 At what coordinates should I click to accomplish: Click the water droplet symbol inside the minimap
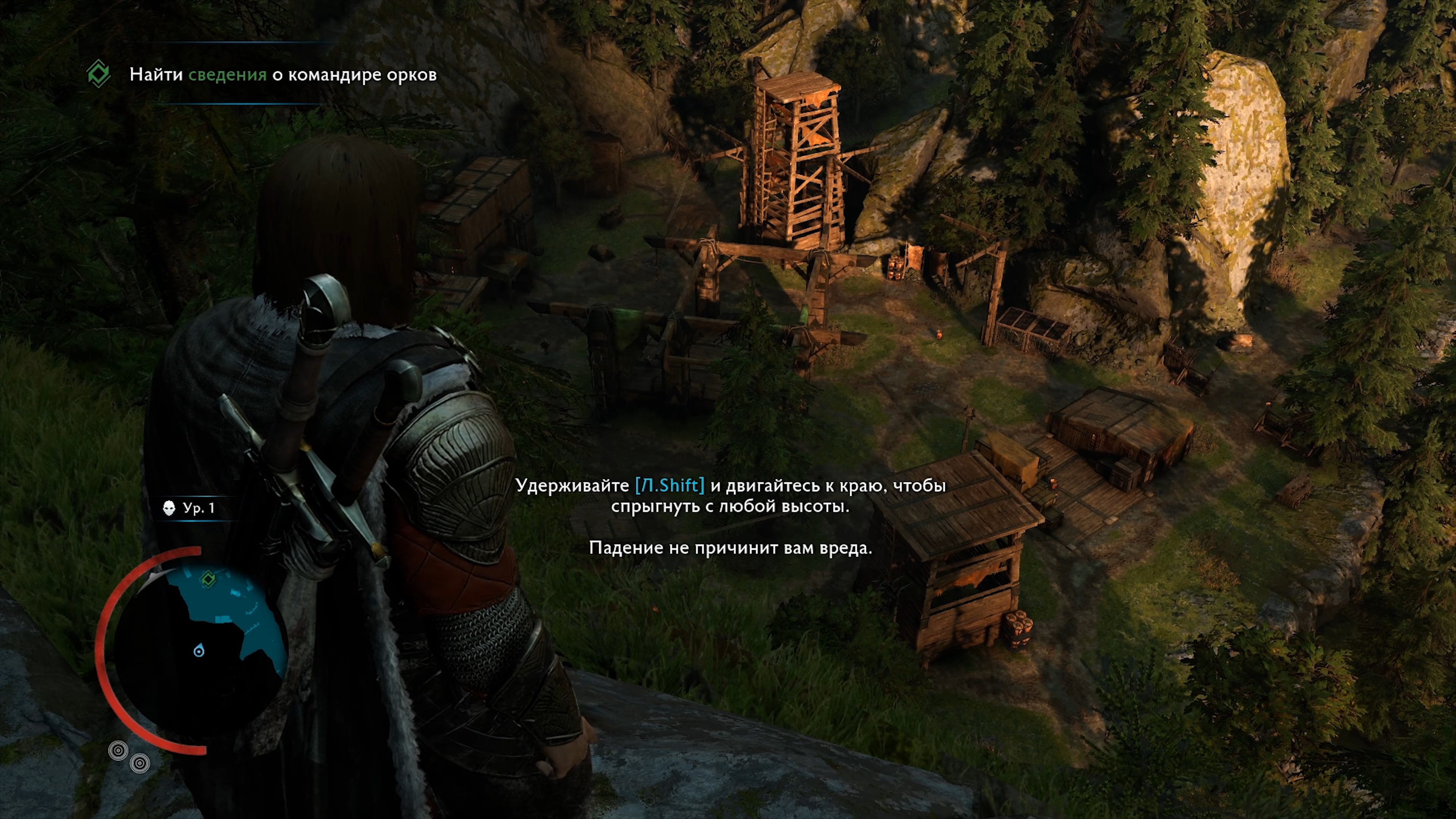click(x=199, y=650)
